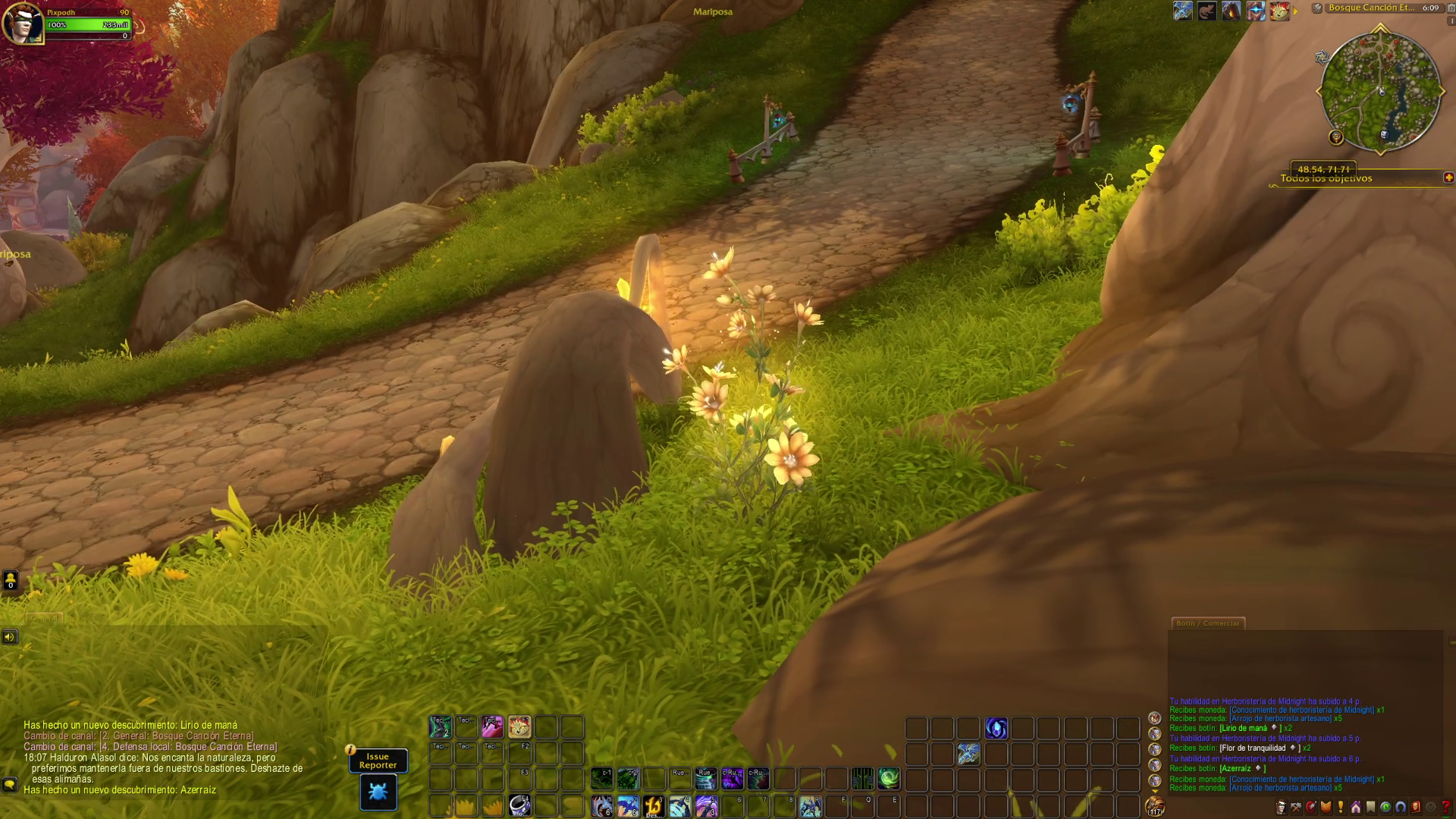Screen dimensions: 1456x819
Task: Toggle the chat voice speaker button
Action: [10, 636]
